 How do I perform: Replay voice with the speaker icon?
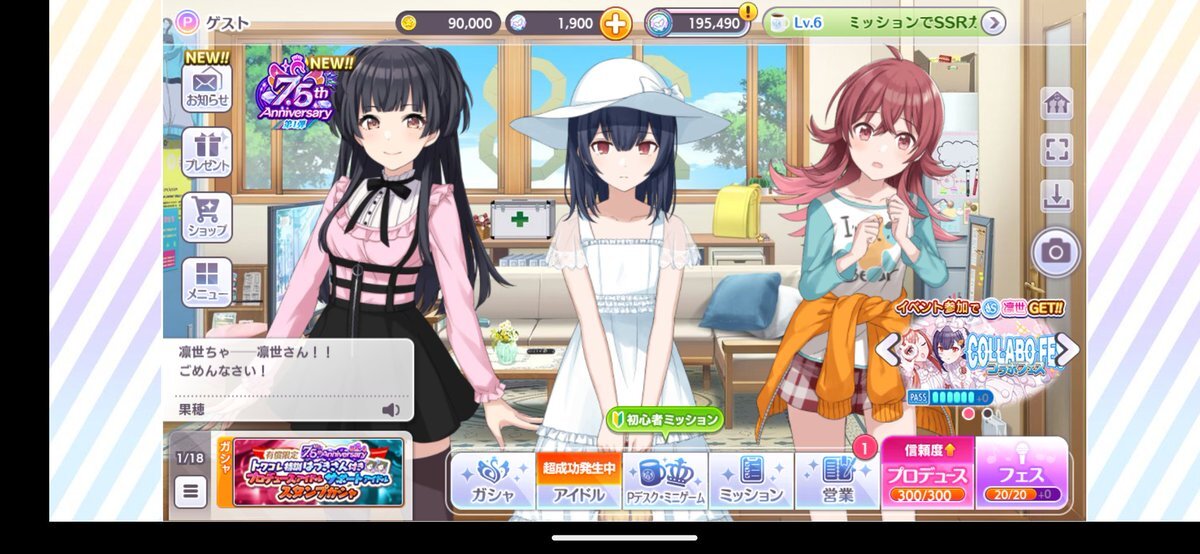390,409
